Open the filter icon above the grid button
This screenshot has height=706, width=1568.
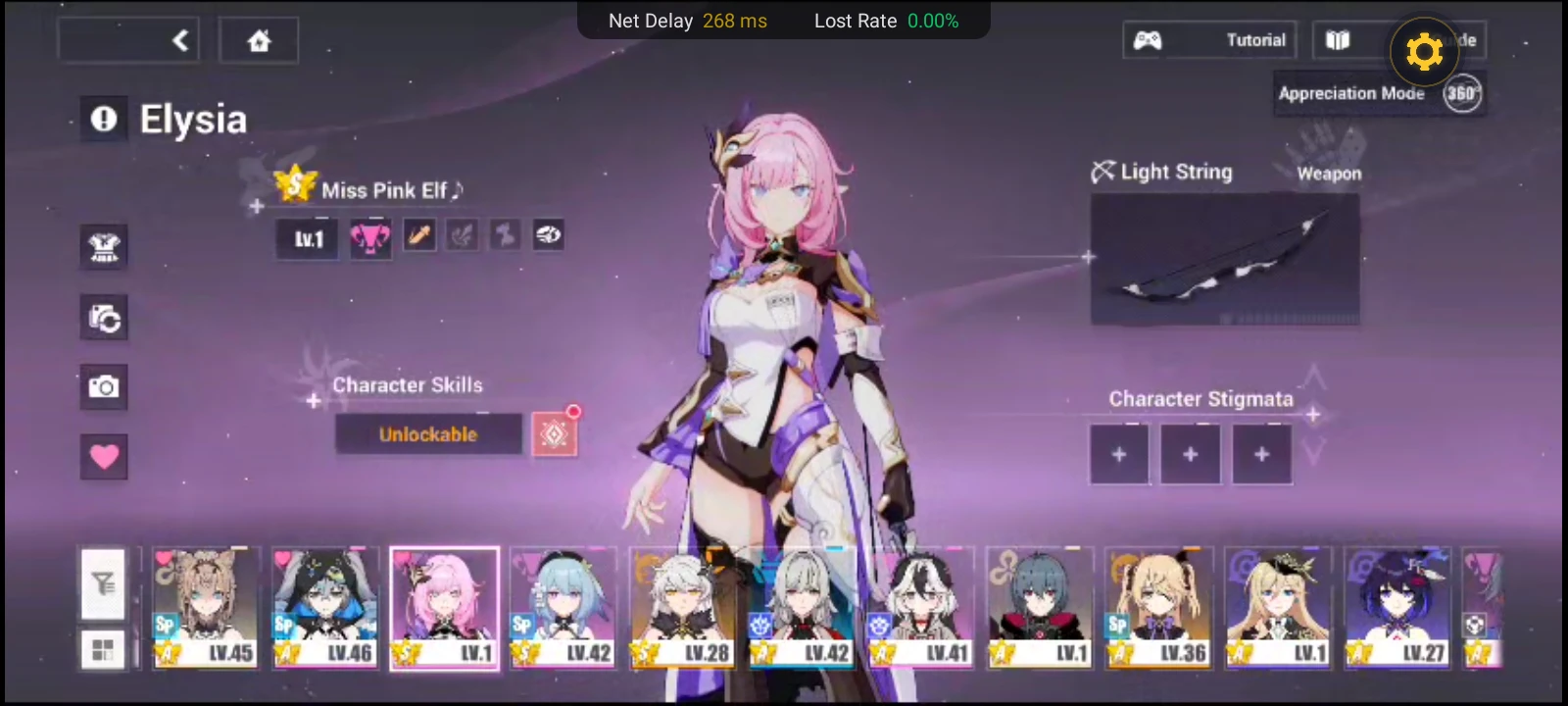click(104, 583)
